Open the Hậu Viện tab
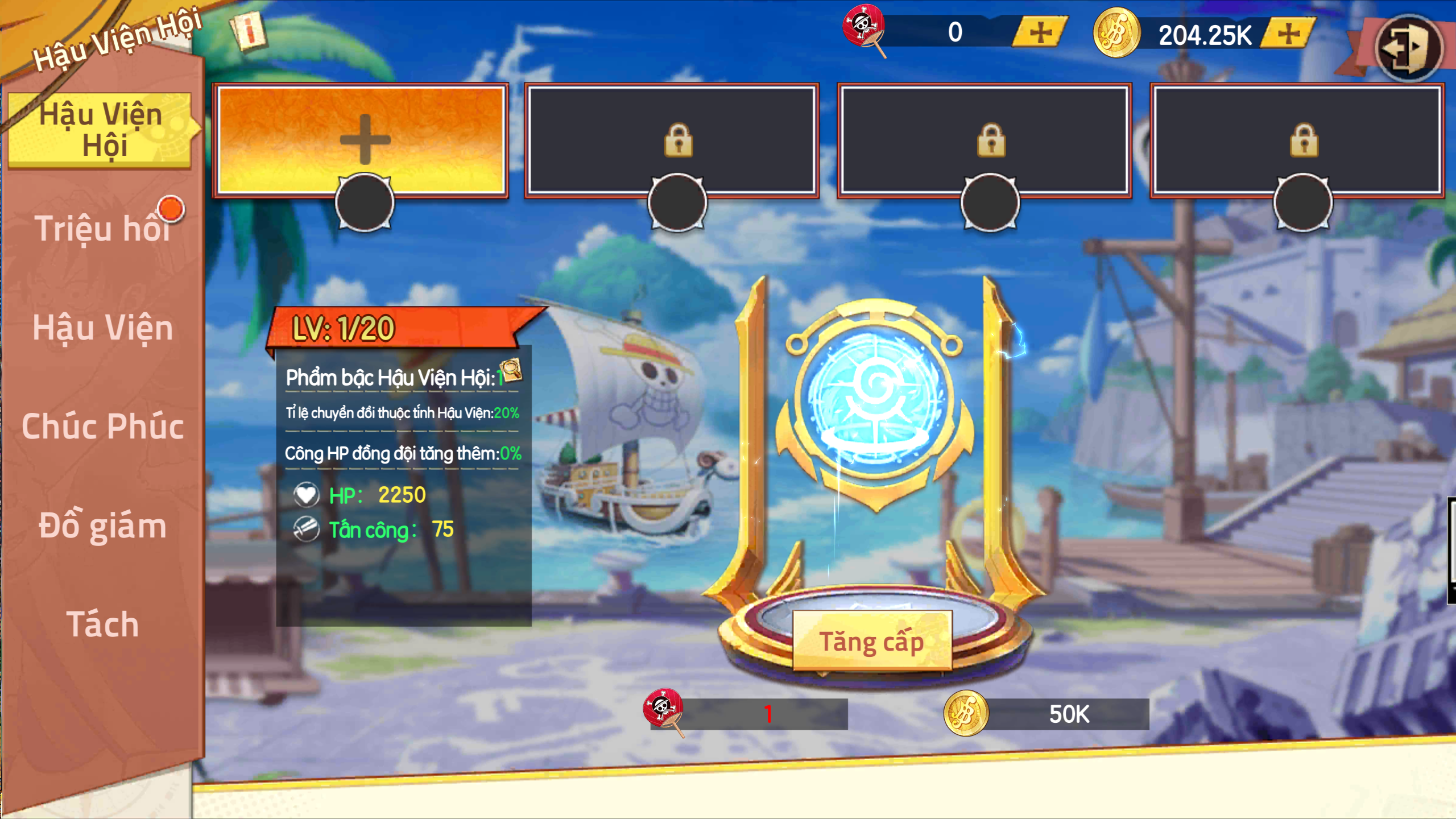This screenshot has width=1456, height=819. pos(102,328)
